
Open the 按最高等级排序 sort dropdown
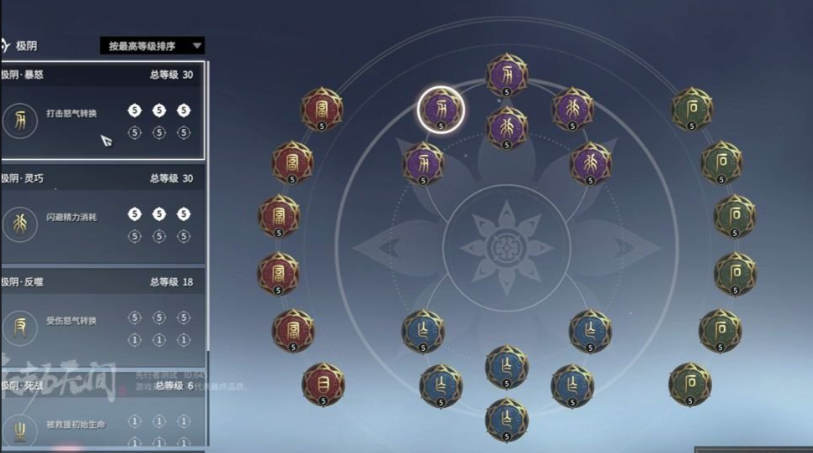click(x=152, y=45)
